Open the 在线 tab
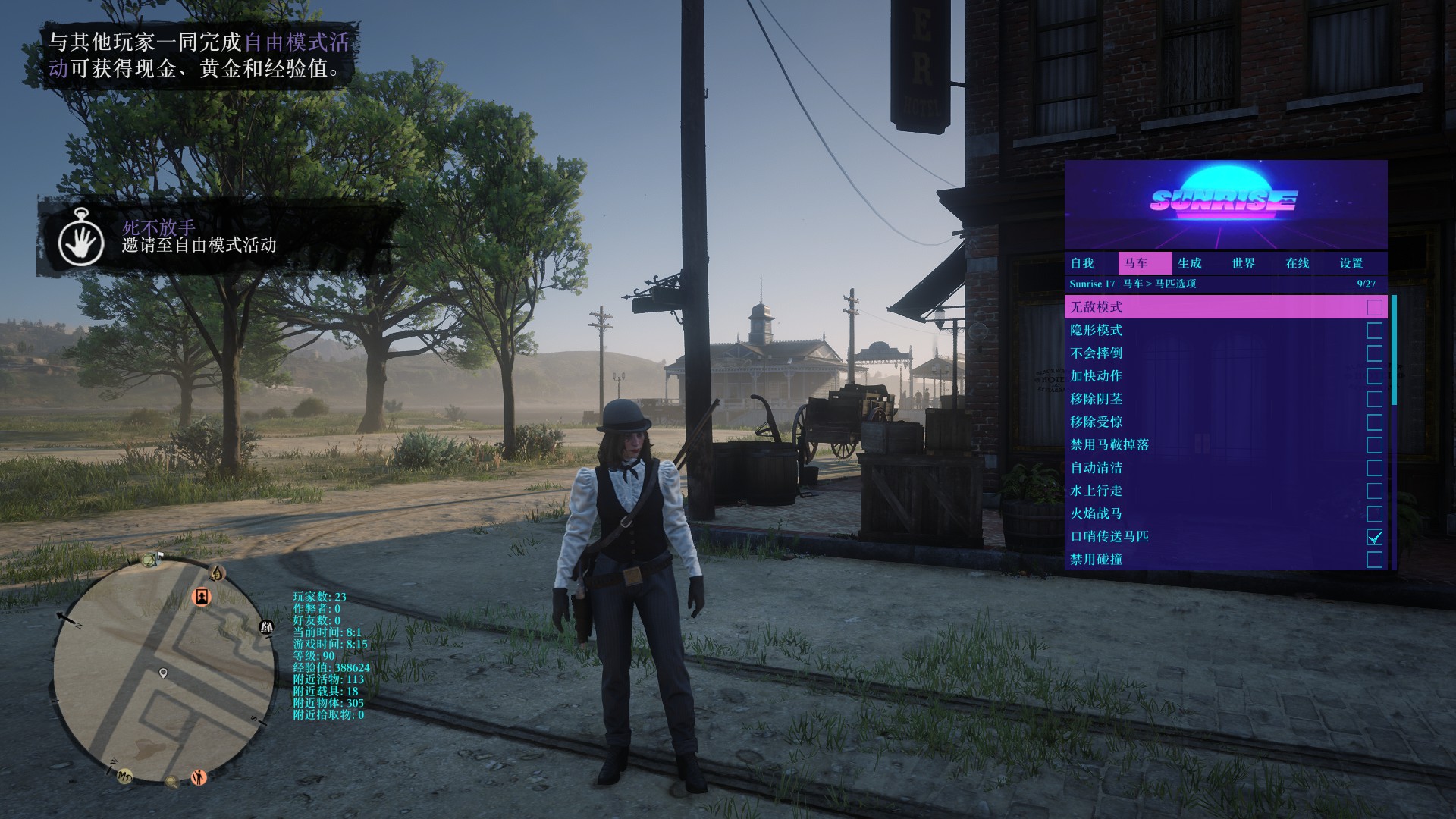 tap(1297, 263)
